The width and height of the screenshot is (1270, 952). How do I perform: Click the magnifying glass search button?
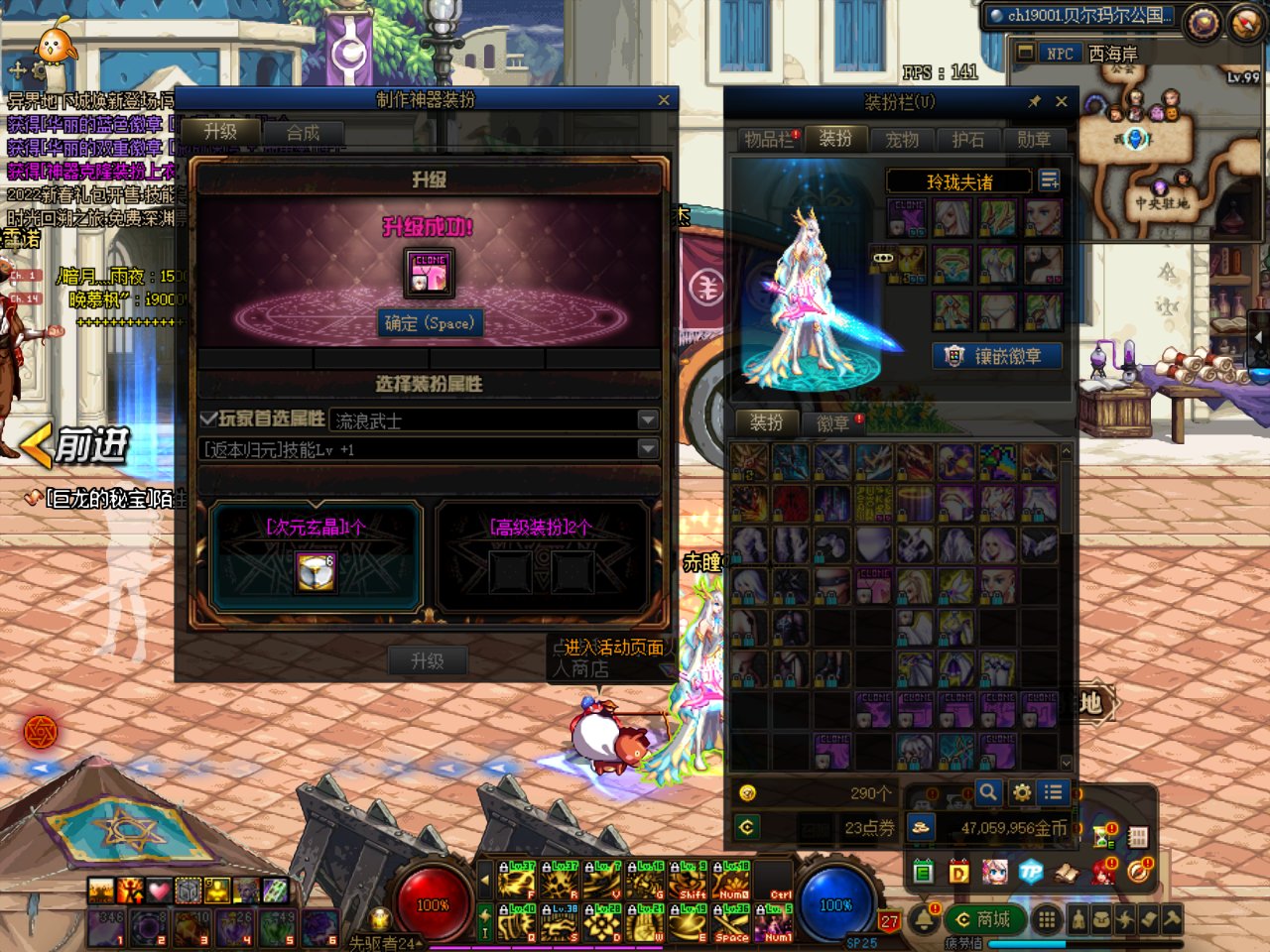(987, 792)
